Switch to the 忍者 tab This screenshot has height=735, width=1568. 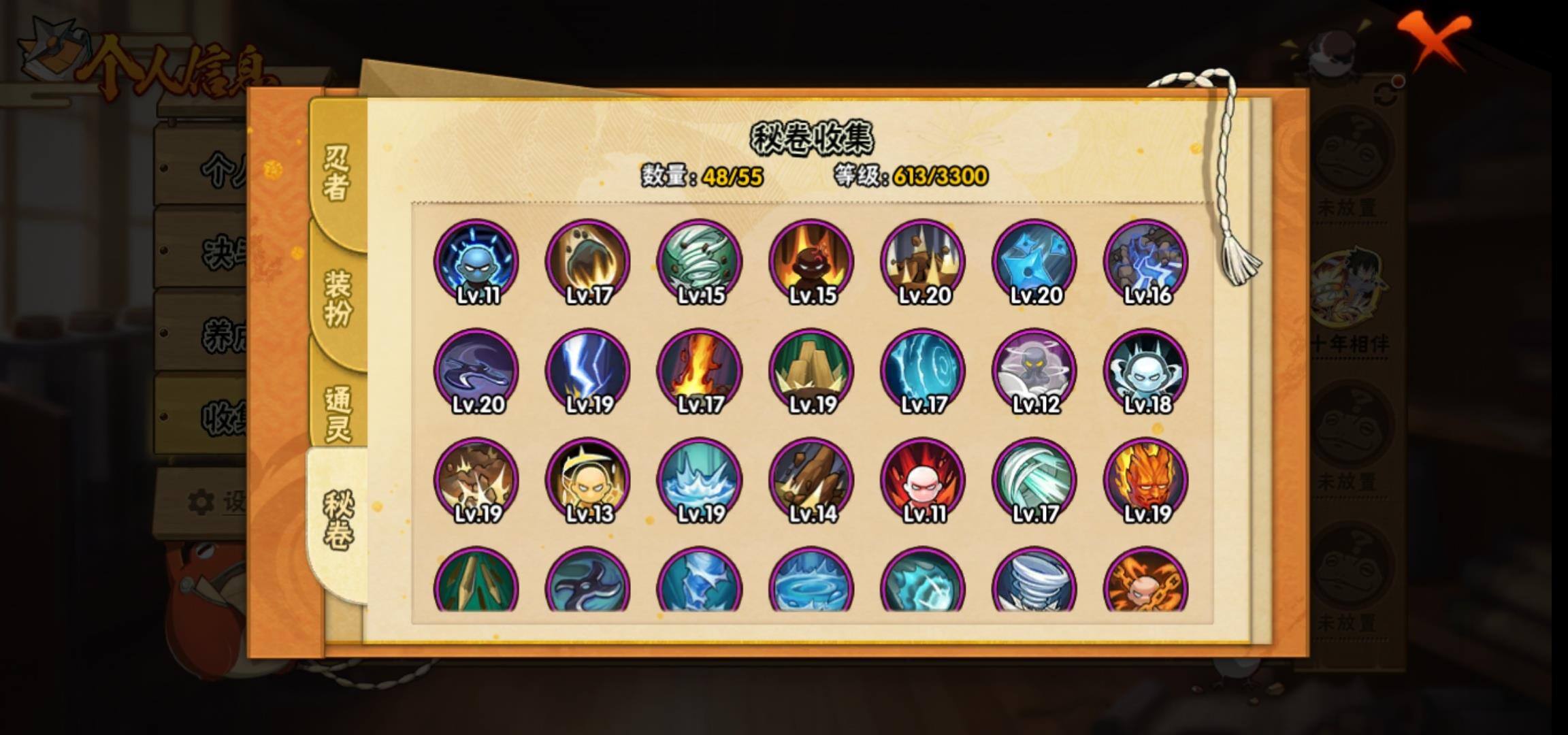[337, 174]
